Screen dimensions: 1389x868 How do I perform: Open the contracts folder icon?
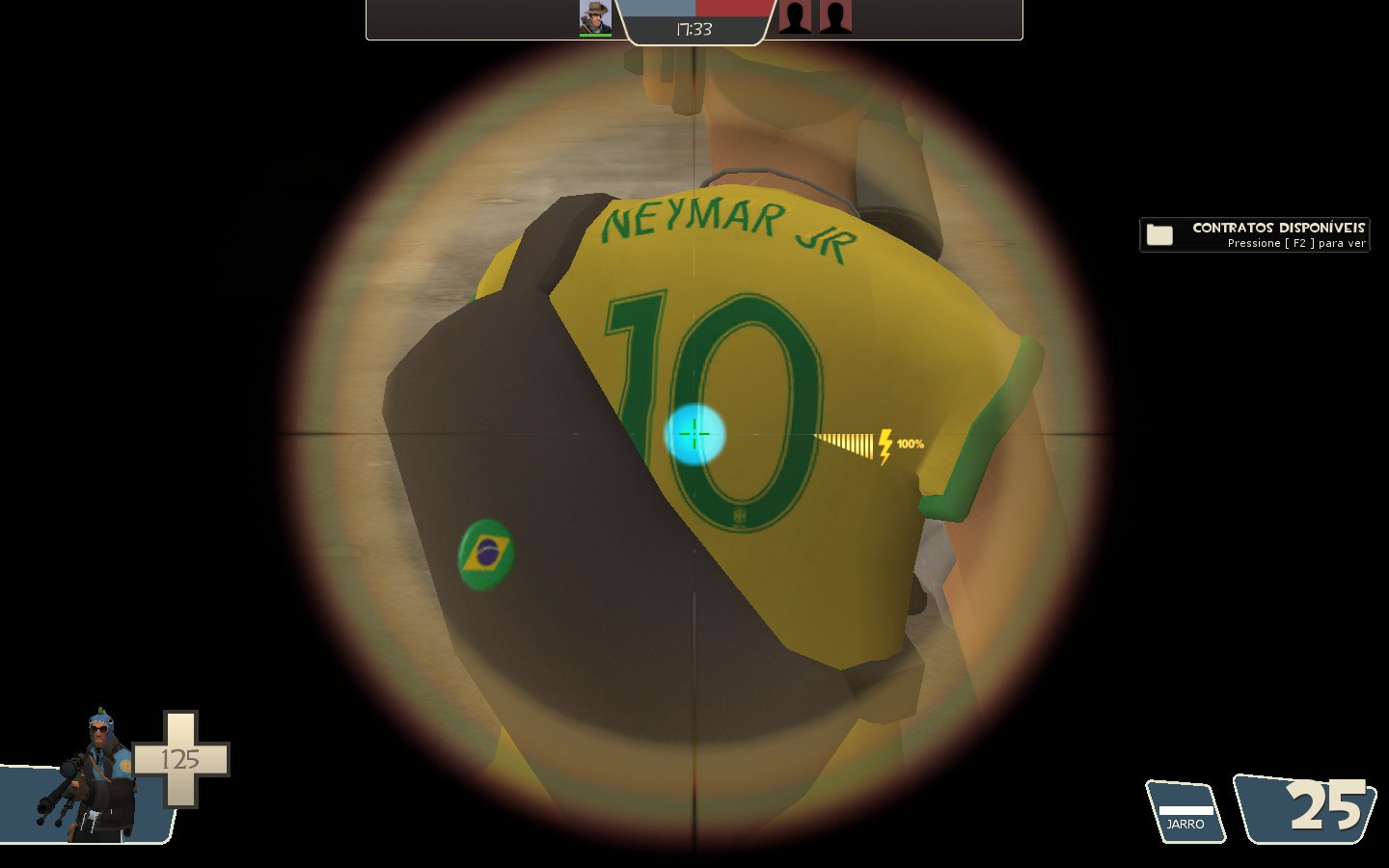click(x=1161, y=233)
